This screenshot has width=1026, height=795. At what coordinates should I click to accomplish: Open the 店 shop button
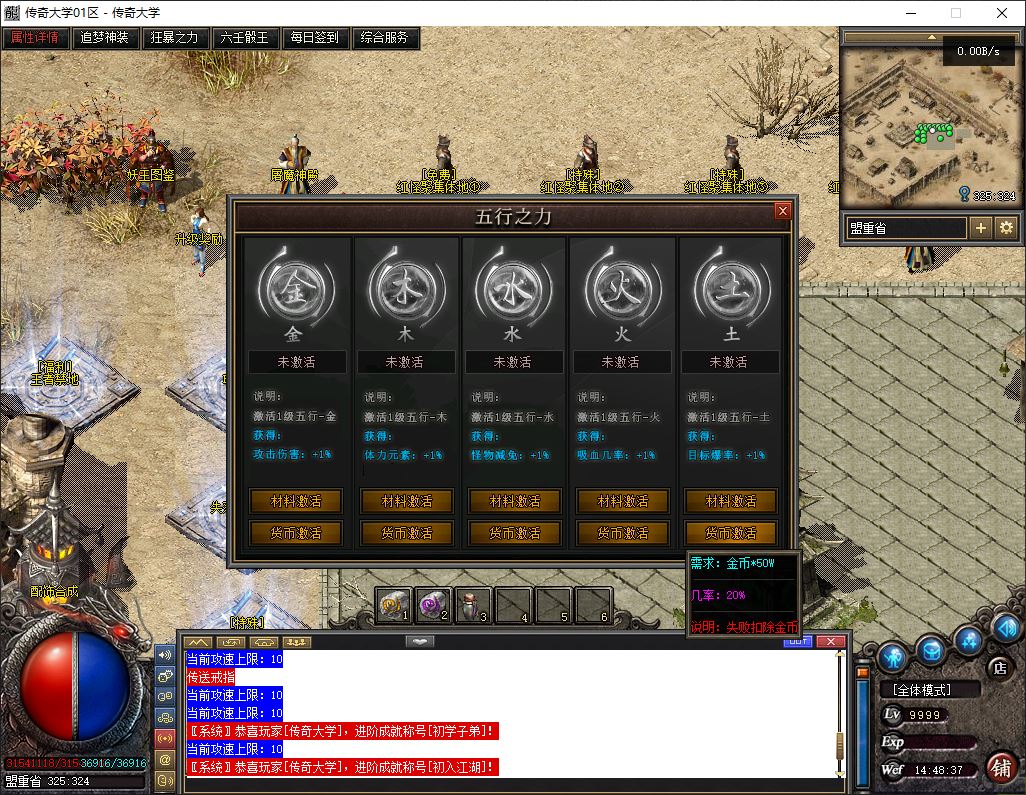click(999, 667)
